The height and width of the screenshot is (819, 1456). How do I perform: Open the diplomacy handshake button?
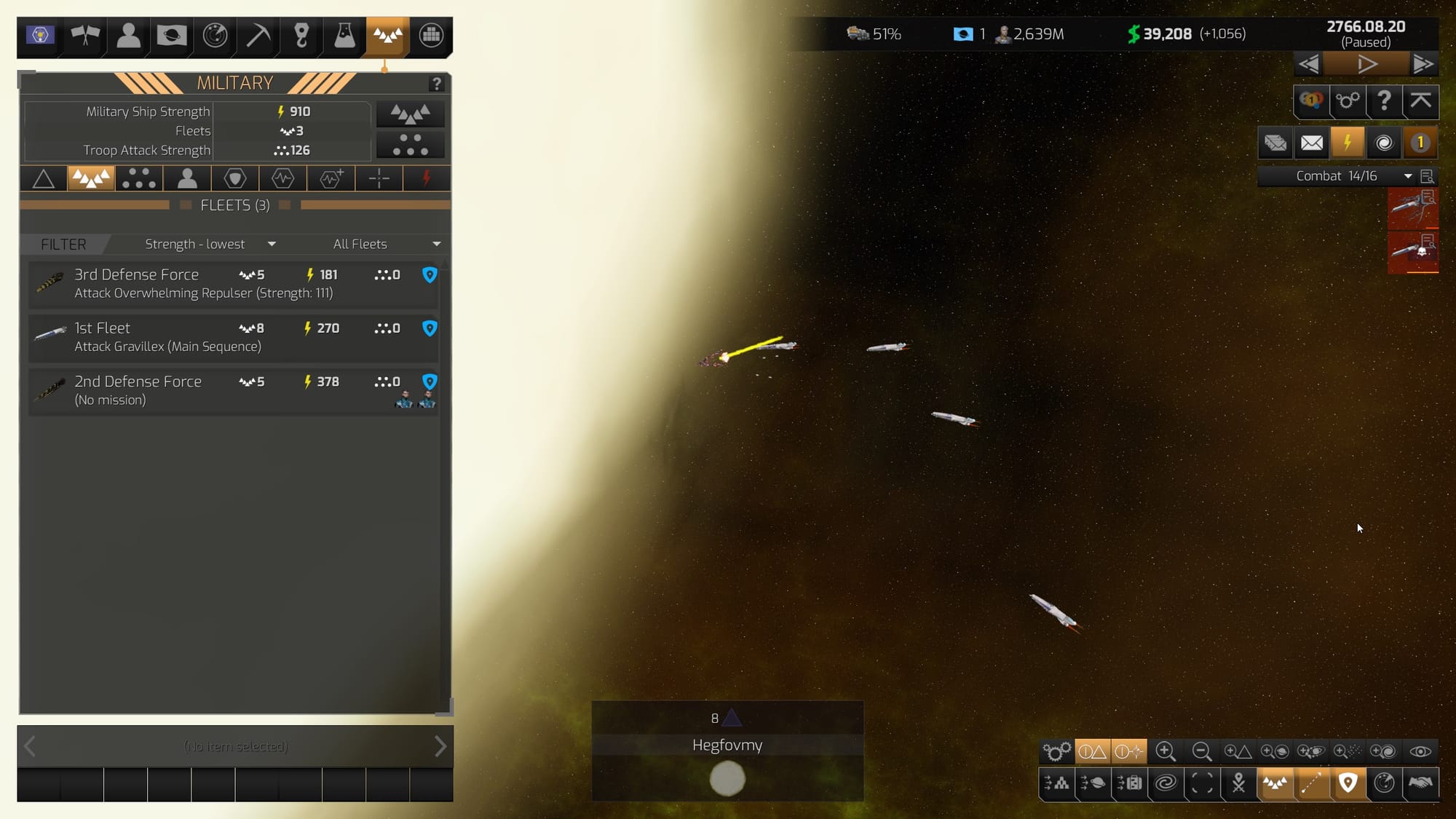point(1420,783)
